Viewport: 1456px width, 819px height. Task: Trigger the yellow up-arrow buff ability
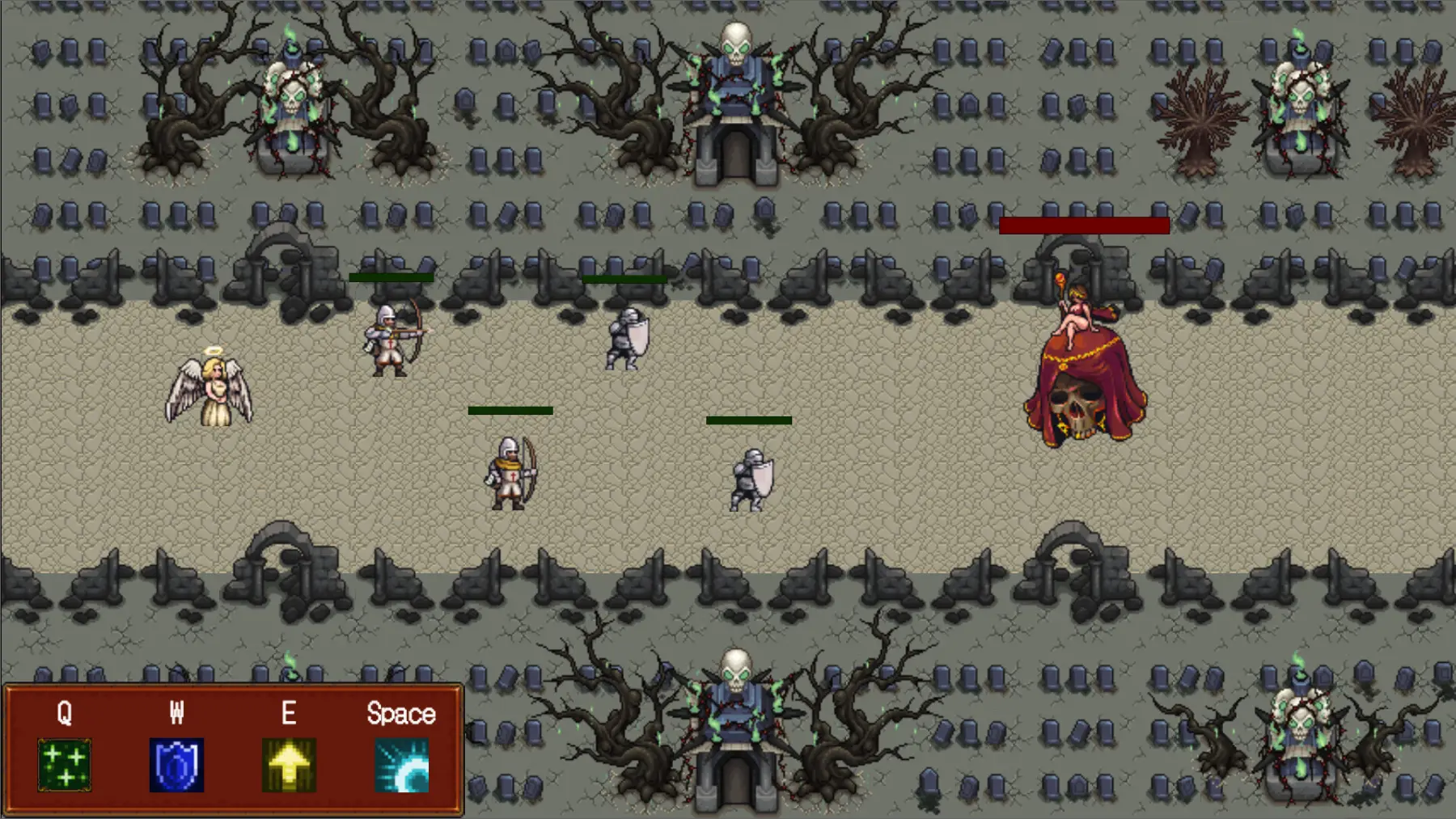point(289,764)
